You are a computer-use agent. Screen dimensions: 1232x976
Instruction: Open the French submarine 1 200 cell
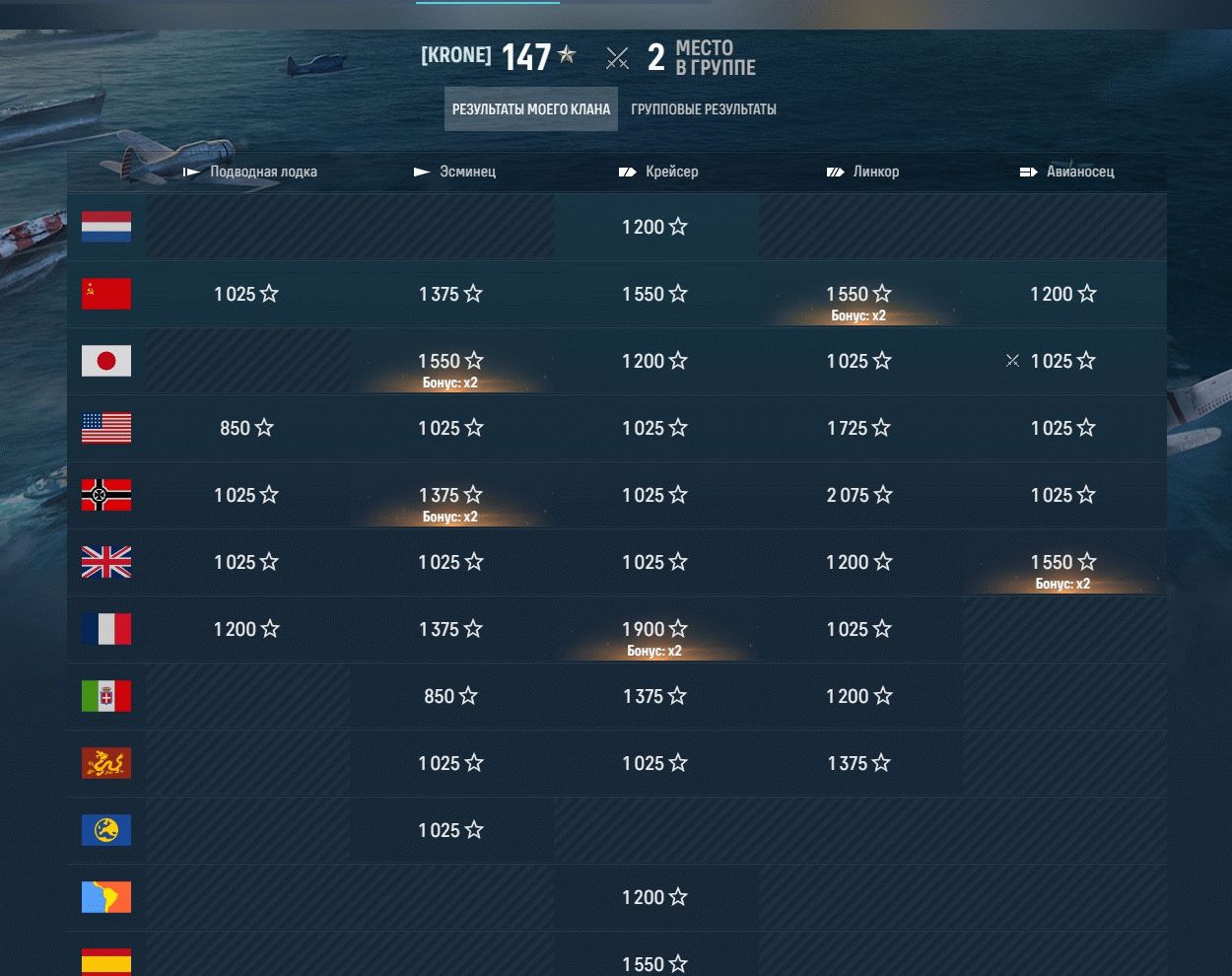click(x=246, y=629)
